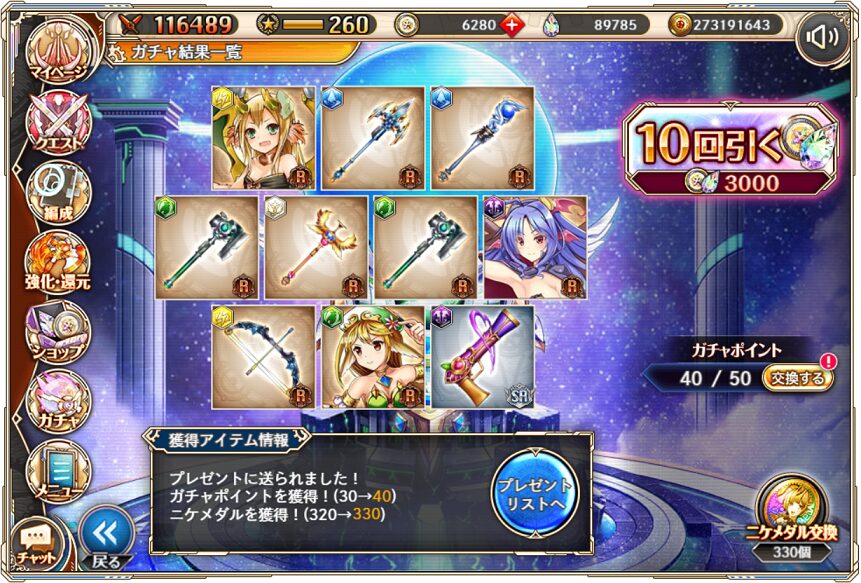Go back with the 戻る button
This screenshot has height=583, width=861.
(105, 538)
